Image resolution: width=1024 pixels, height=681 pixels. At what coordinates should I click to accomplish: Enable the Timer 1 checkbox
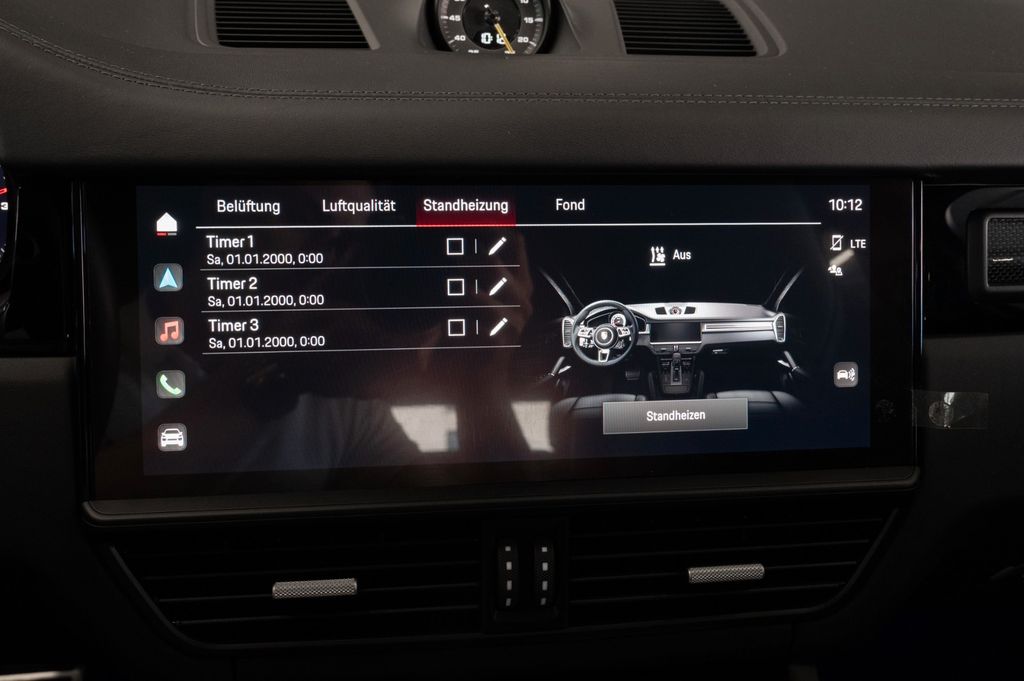point(455,247)
